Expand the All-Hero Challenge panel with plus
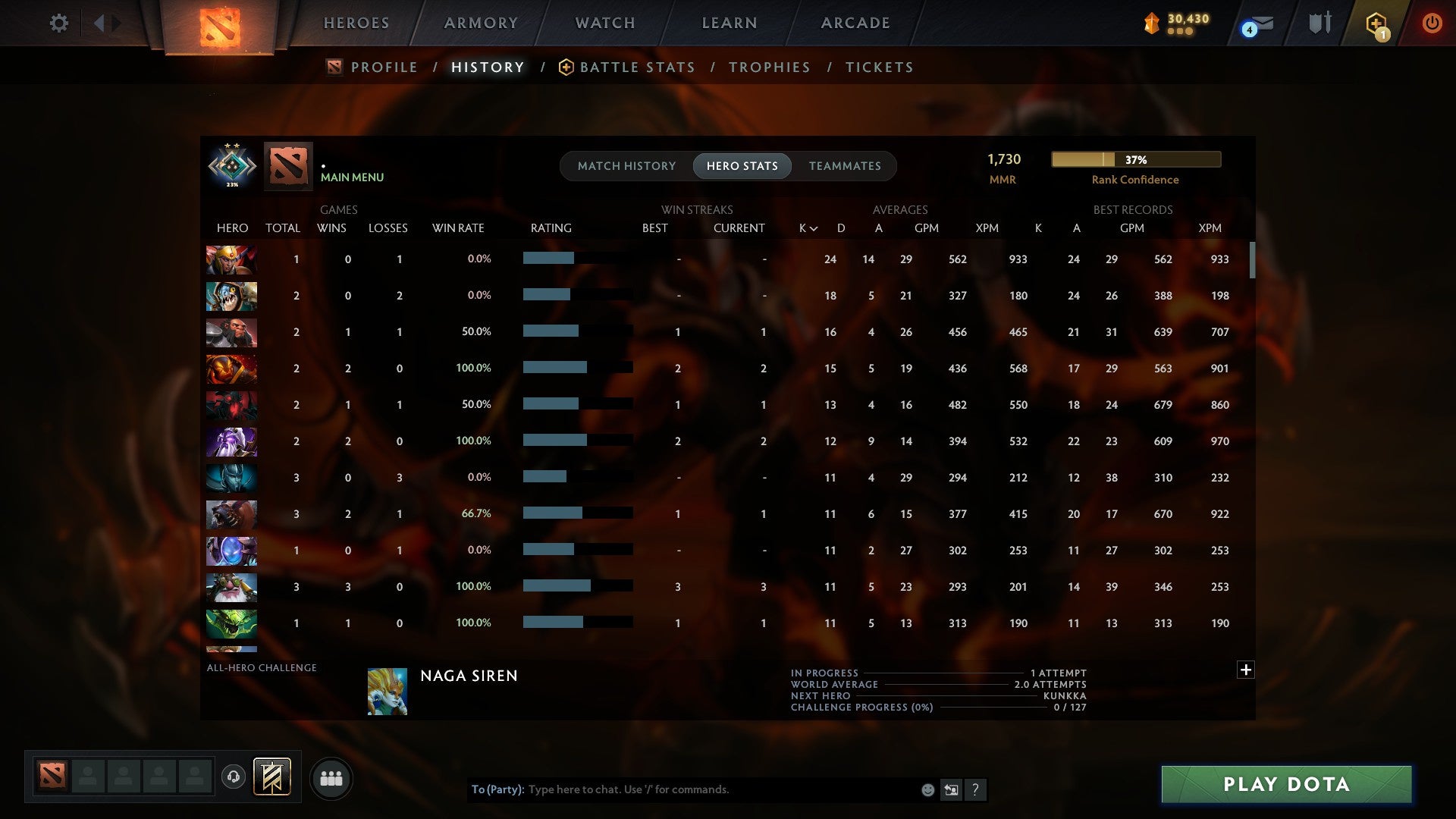This screenshot has height=819, width=1456. coord(1246,670)
